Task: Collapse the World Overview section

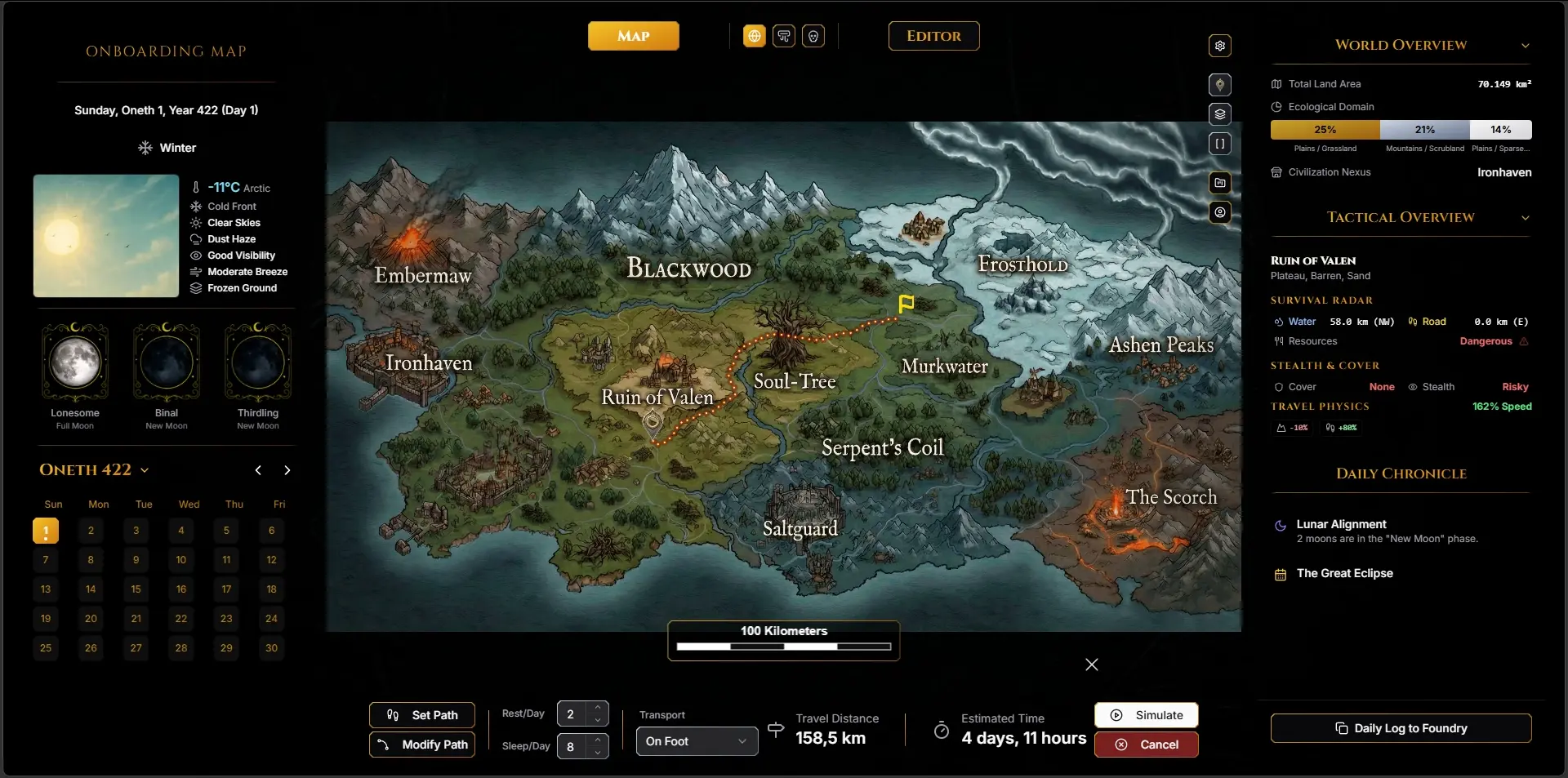Action: [1525, 46]
